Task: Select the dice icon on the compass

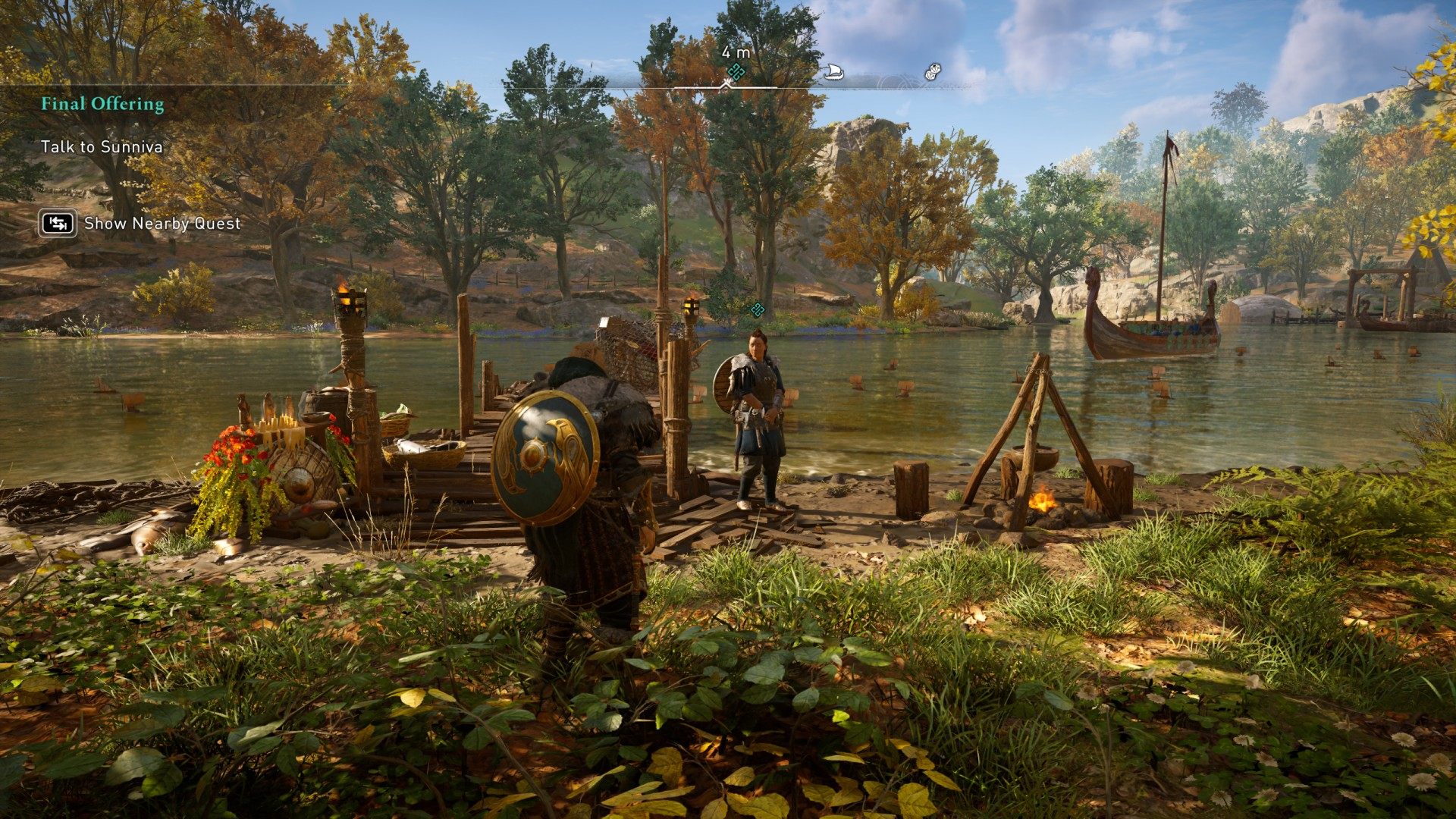Action: 932,72
